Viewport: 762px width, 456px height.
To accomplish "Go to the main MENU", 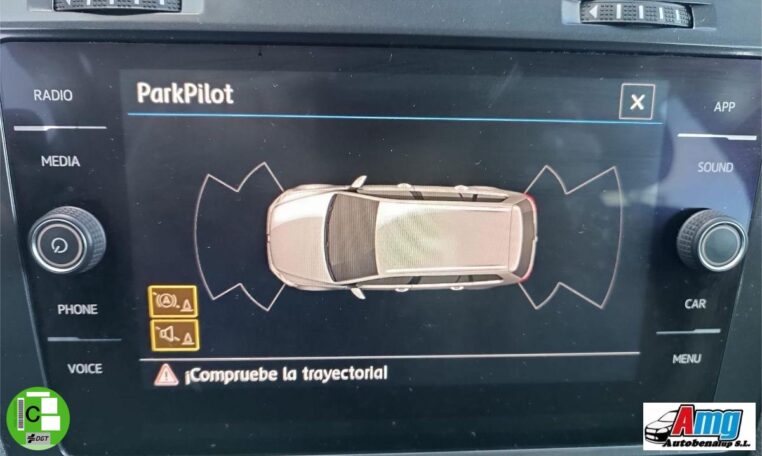I will click(x=686, y=359).
